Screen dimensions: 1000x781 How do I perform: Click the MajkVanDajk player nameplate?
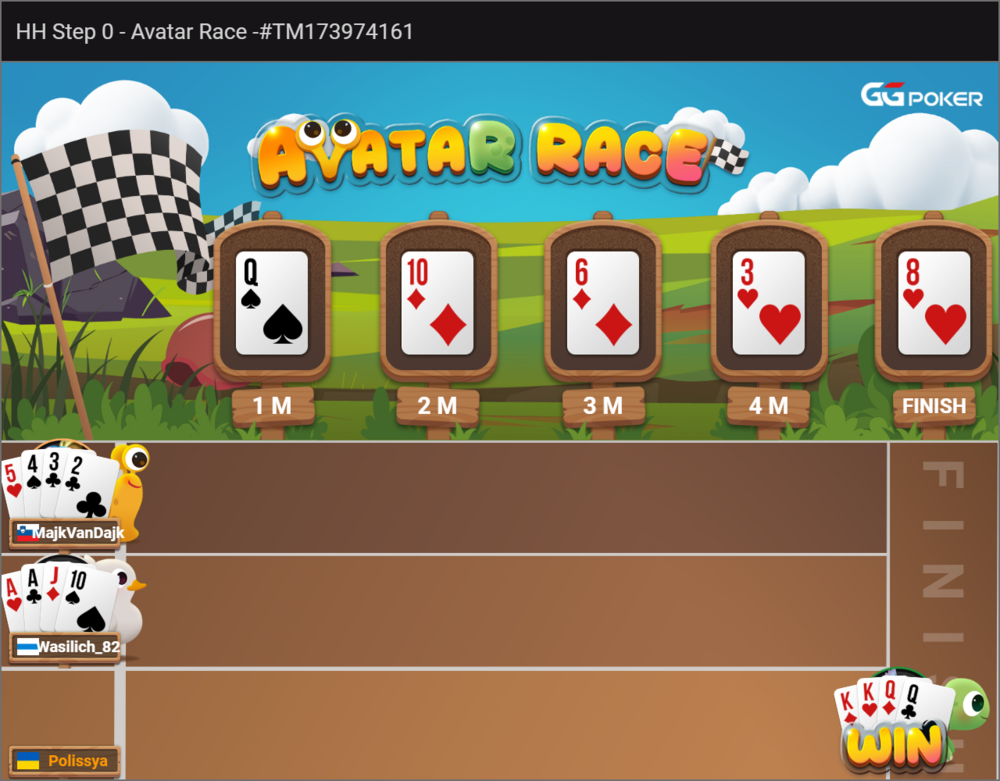point(66,533)
